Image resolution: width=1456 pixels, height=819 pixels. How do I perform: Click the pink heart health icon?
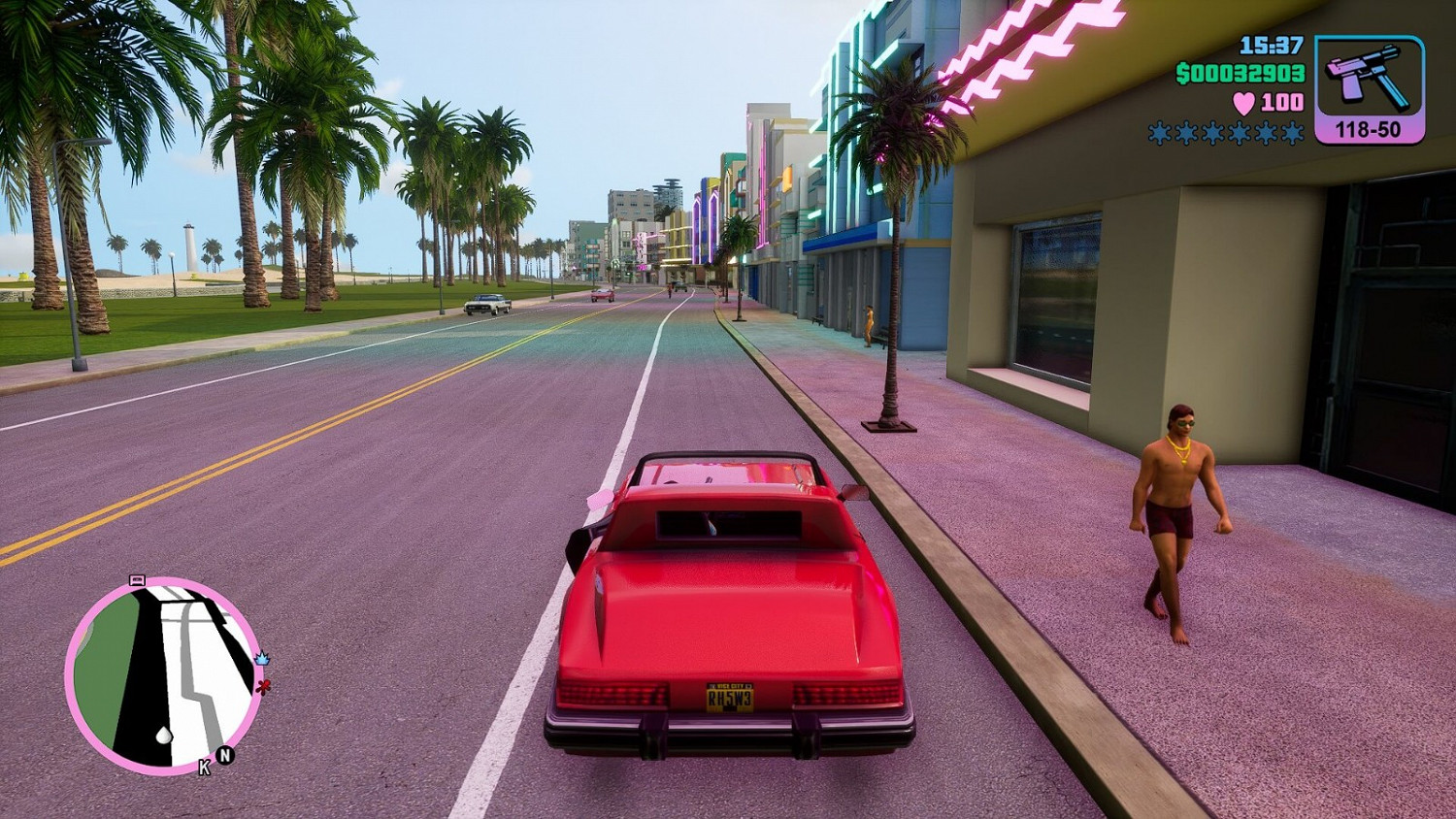point(1242,100)
